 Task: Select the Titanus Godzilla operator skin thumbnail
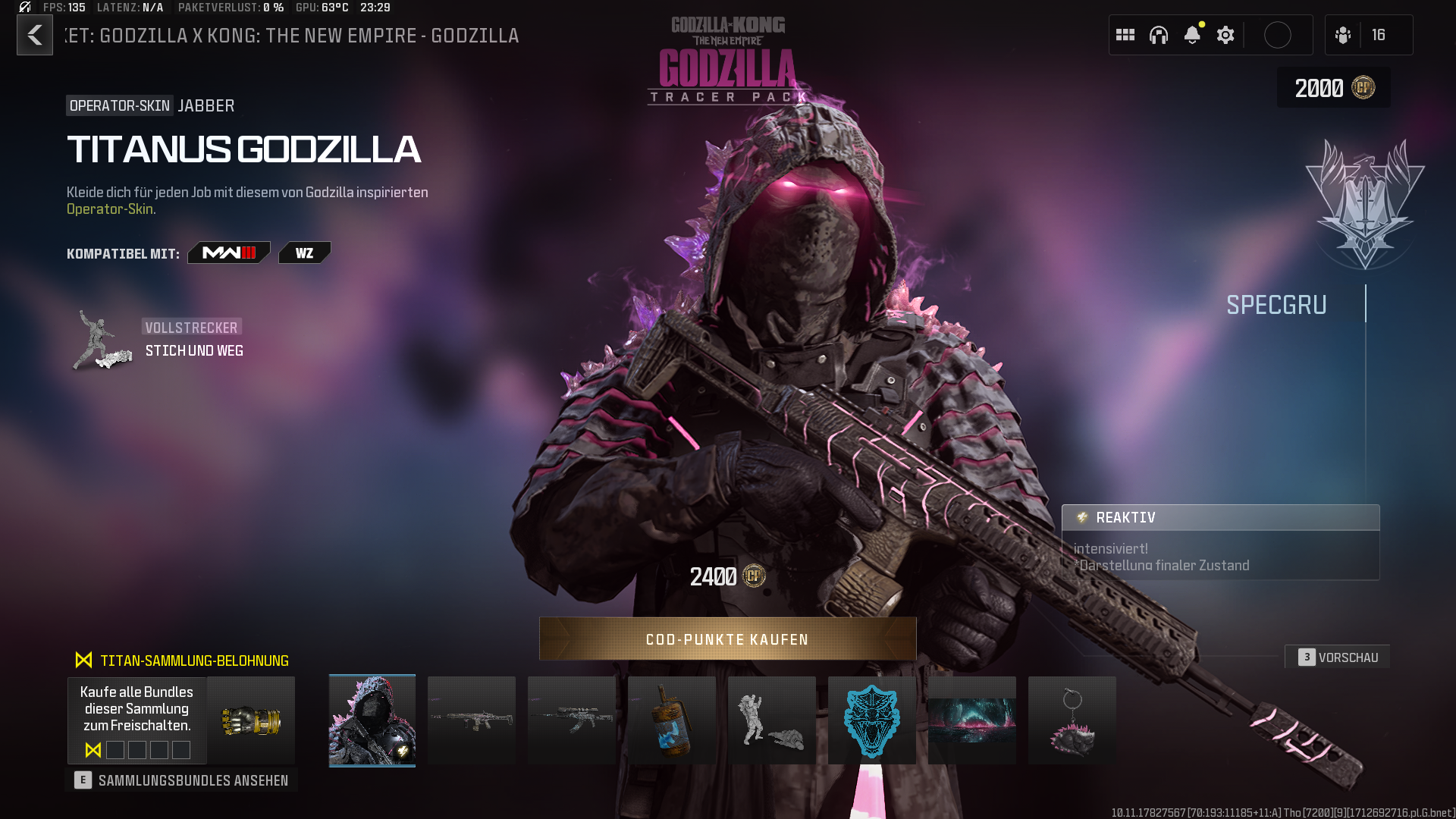click(x=372, y=720)
